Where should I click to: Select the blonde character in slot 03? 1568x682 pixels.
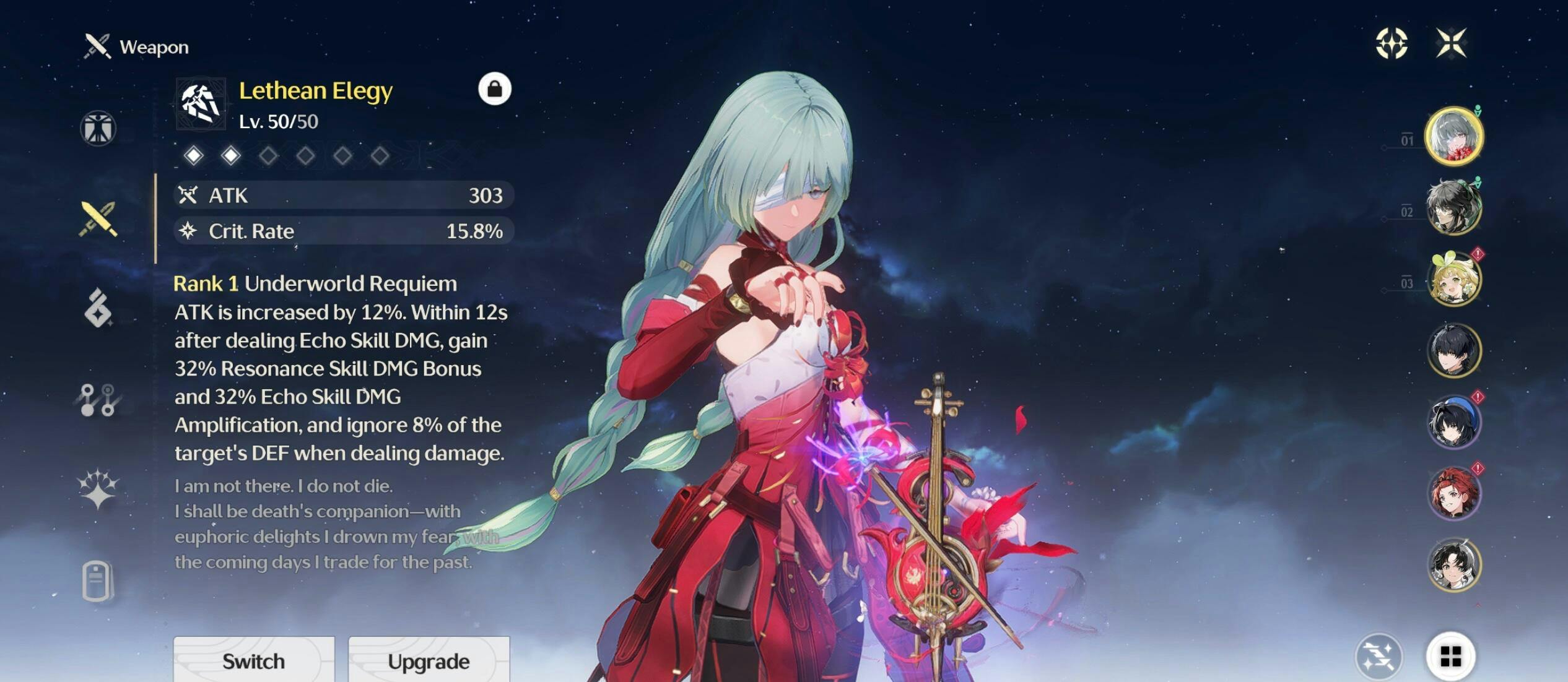click(x=1453, y=280)
